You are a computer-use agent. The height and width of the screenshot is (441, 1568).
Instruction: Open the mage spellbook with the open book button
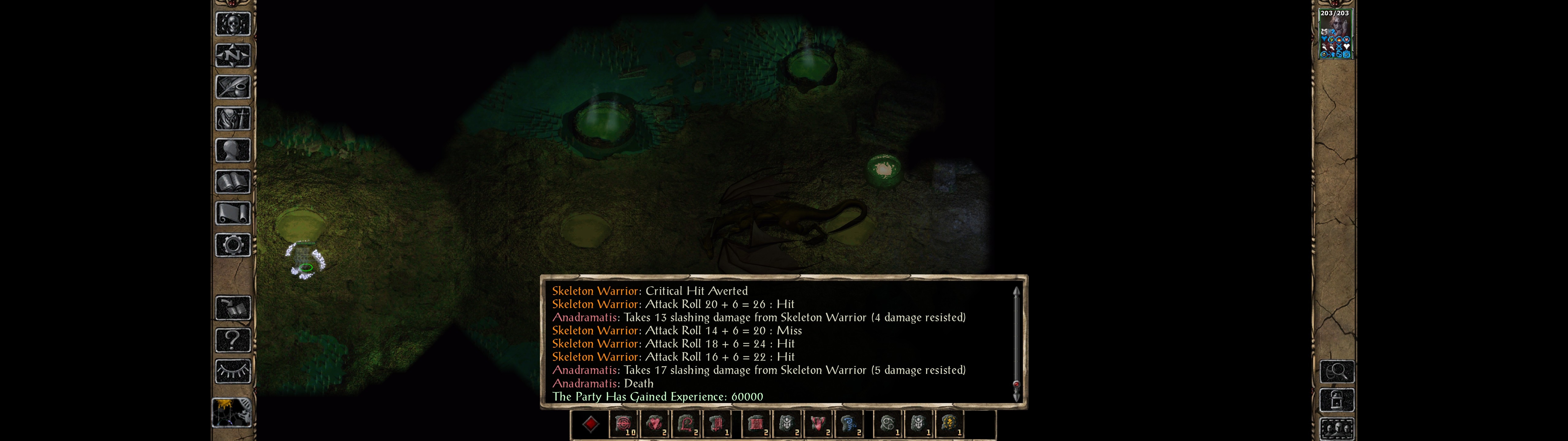tap(232, 182)
